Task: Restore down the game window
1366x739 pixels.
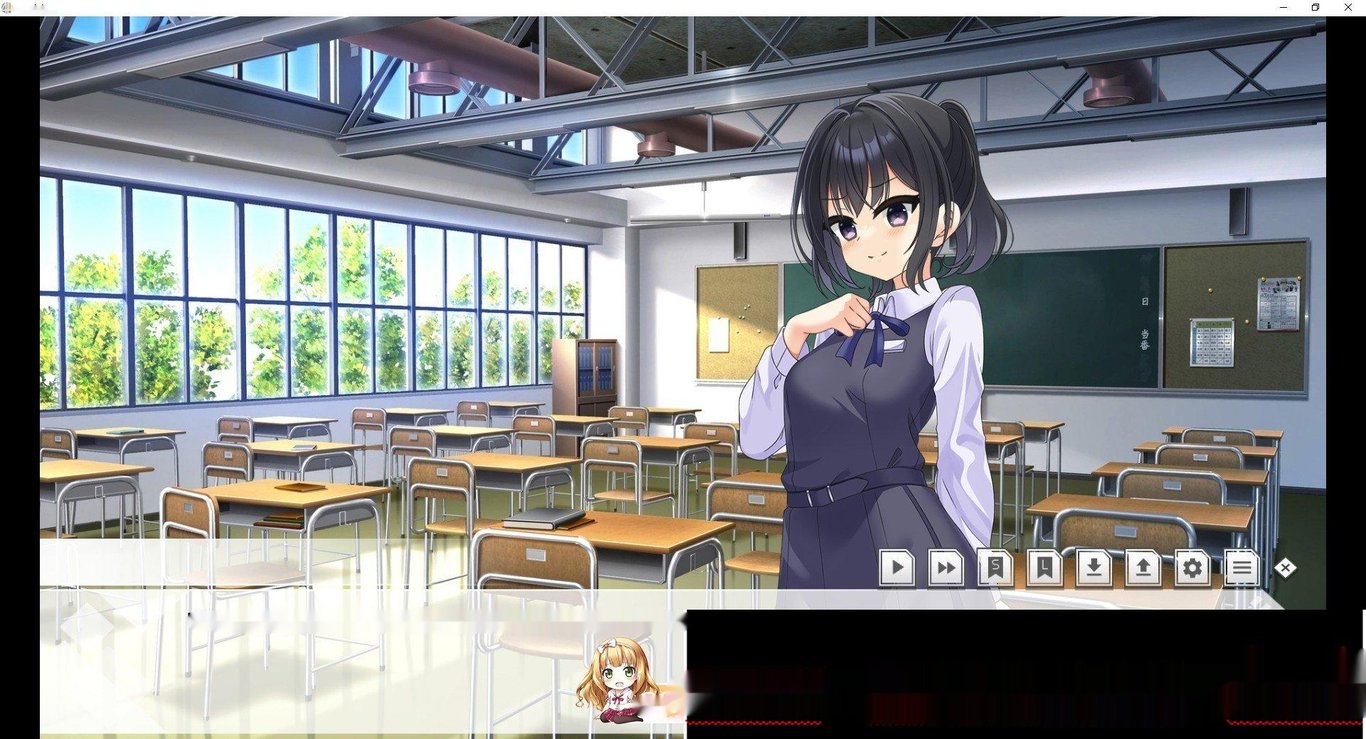Action: (1315, 7)
